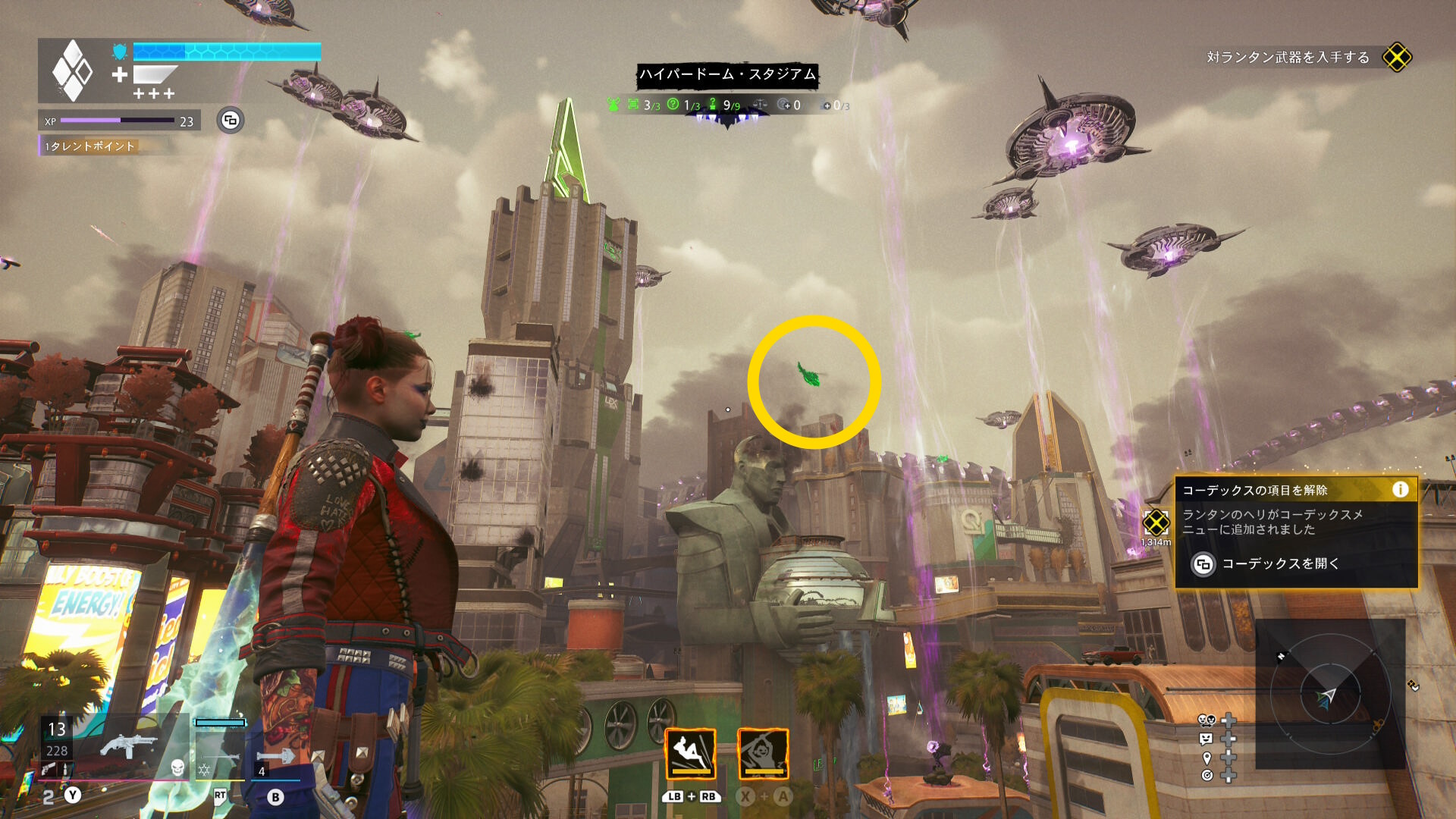The height and width of the screenshot is (819, 1456).
Task: Click the objective waypoint marker showing 1,314m
Action: [x=1156, y=522]
